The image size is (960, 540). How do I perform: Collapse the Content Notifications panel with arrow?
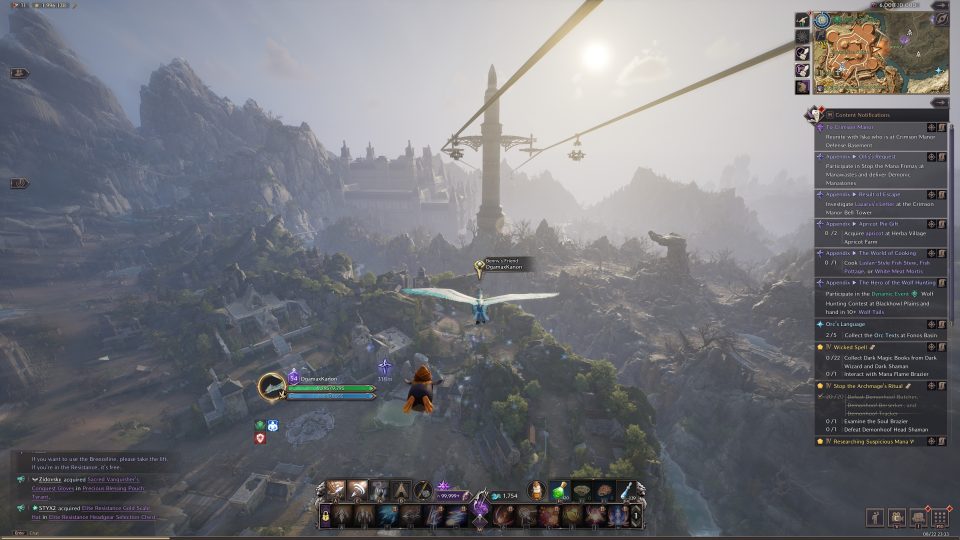939,102
